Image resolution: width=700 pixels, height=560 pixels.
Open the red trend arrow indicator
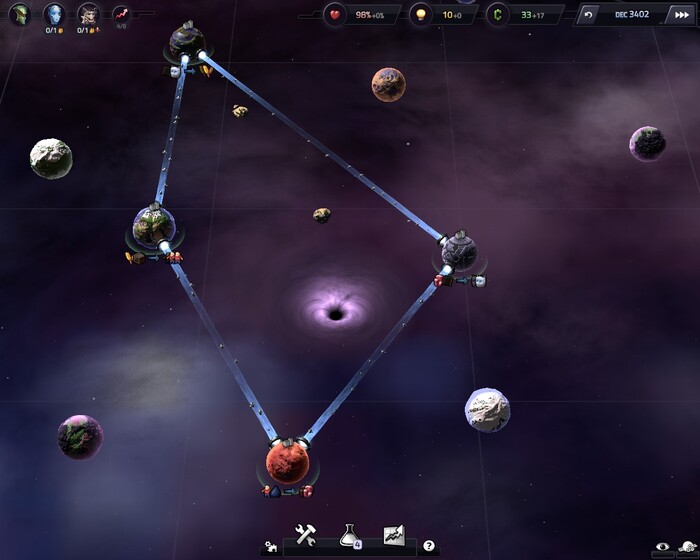pos(121,14)
